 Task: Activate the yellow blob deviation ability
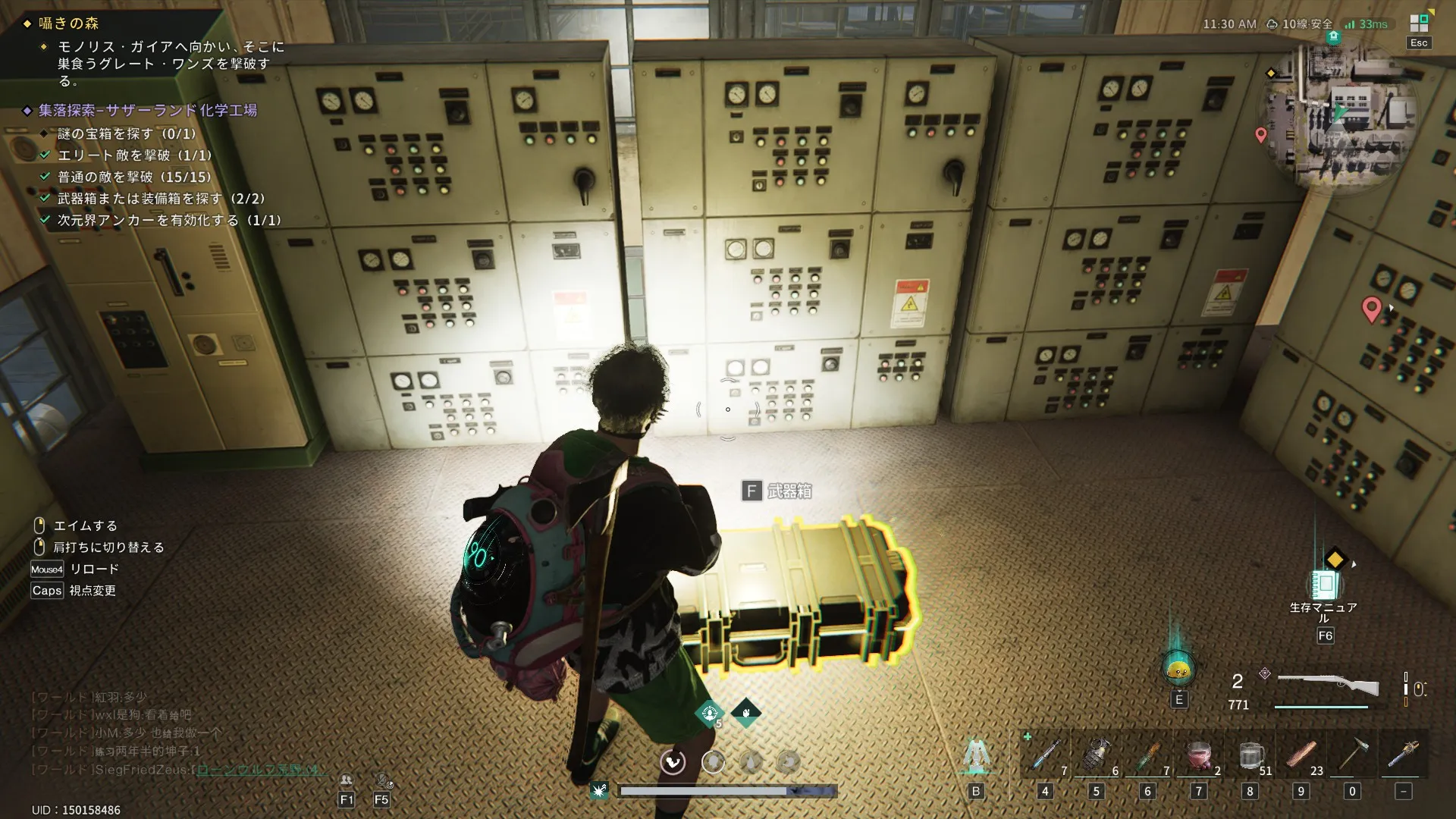[x=1178, y=669]
